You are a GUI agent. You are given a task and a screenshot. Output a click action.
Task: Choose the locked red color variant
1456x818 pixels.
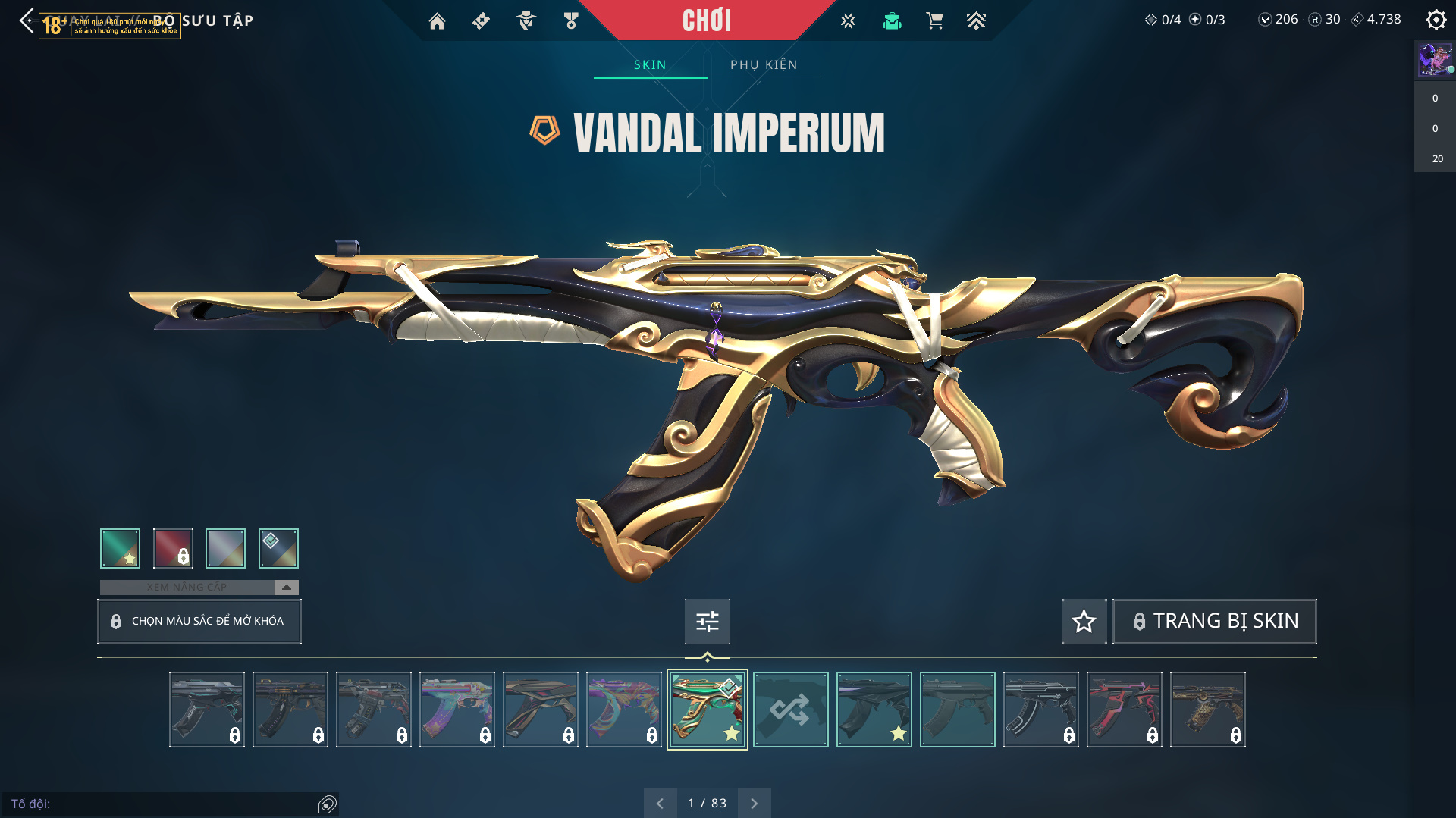tap(173, 548)
